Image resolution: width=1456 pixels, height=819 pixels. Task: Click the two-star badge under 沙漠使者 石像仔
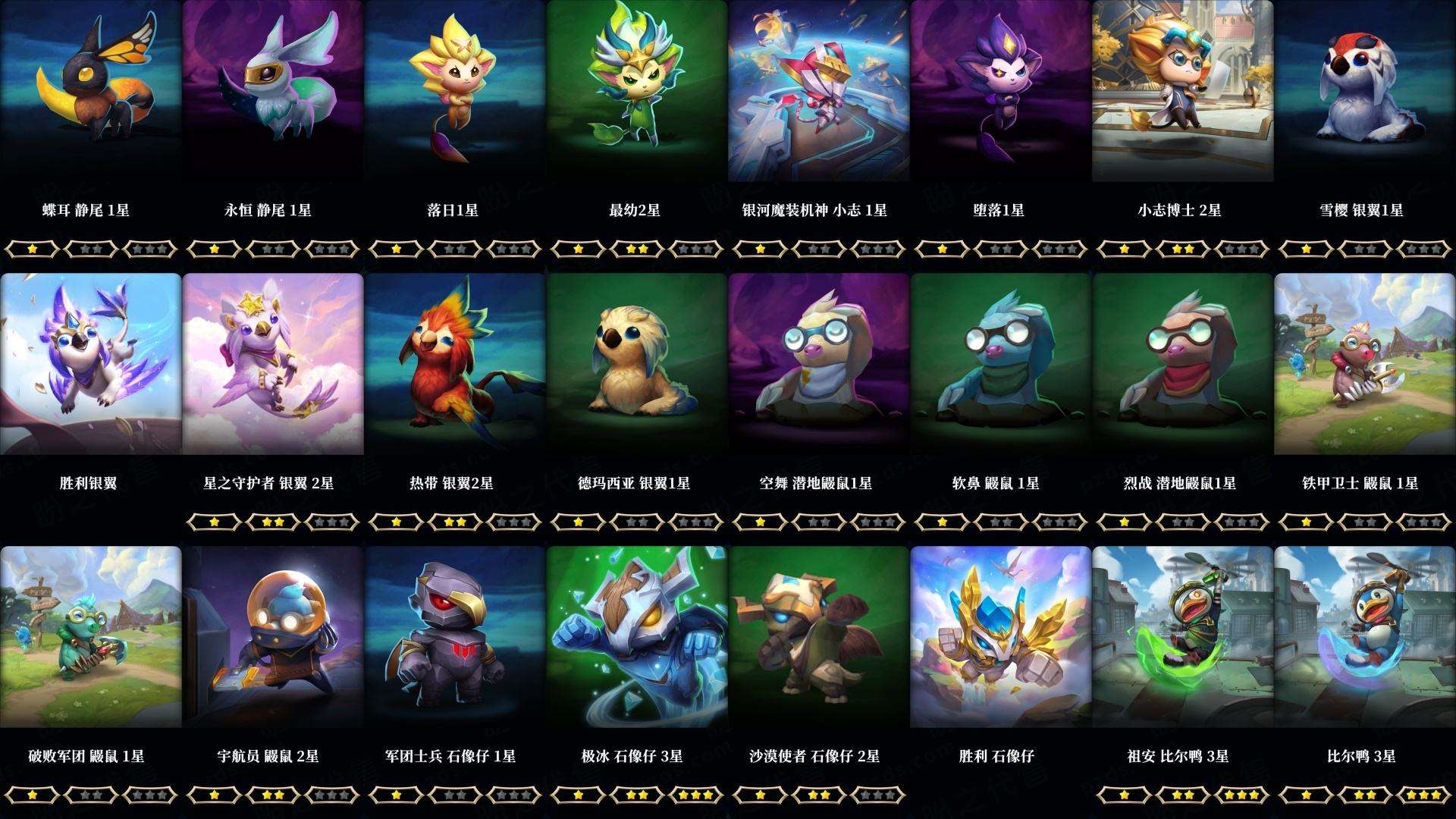pos(819,795)
